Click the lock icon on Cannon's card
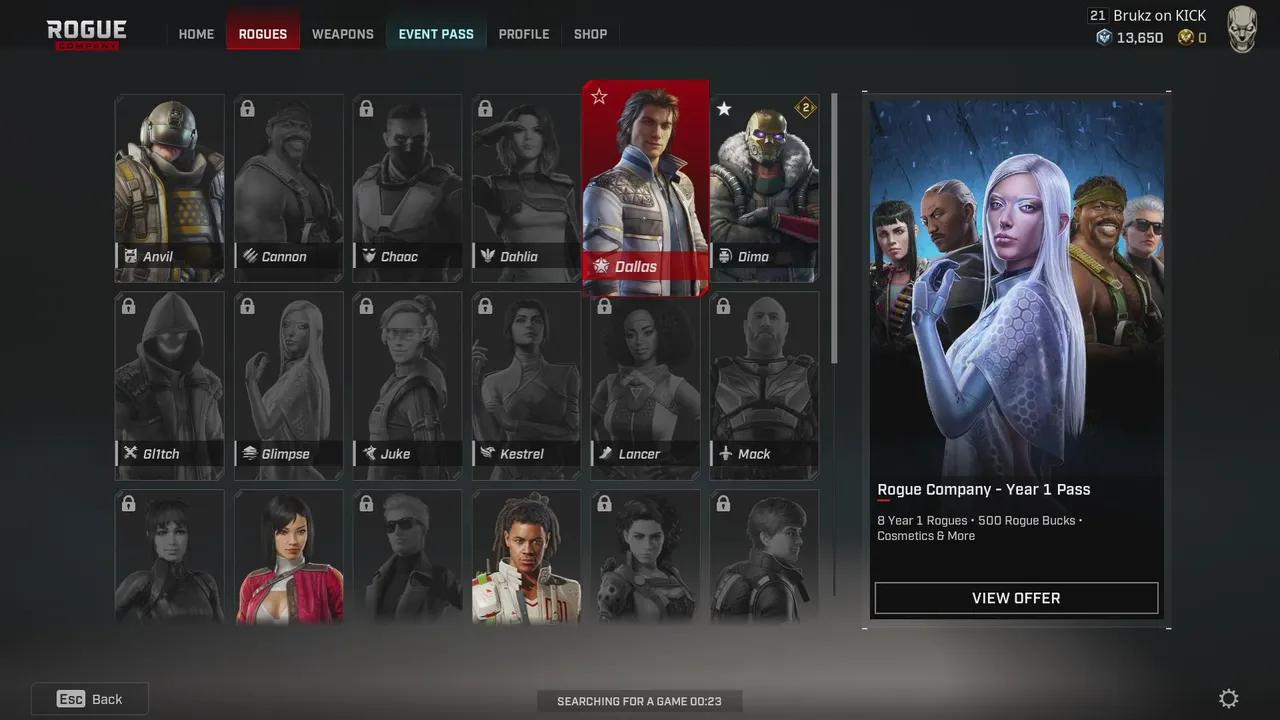 [x=247, y=108]
